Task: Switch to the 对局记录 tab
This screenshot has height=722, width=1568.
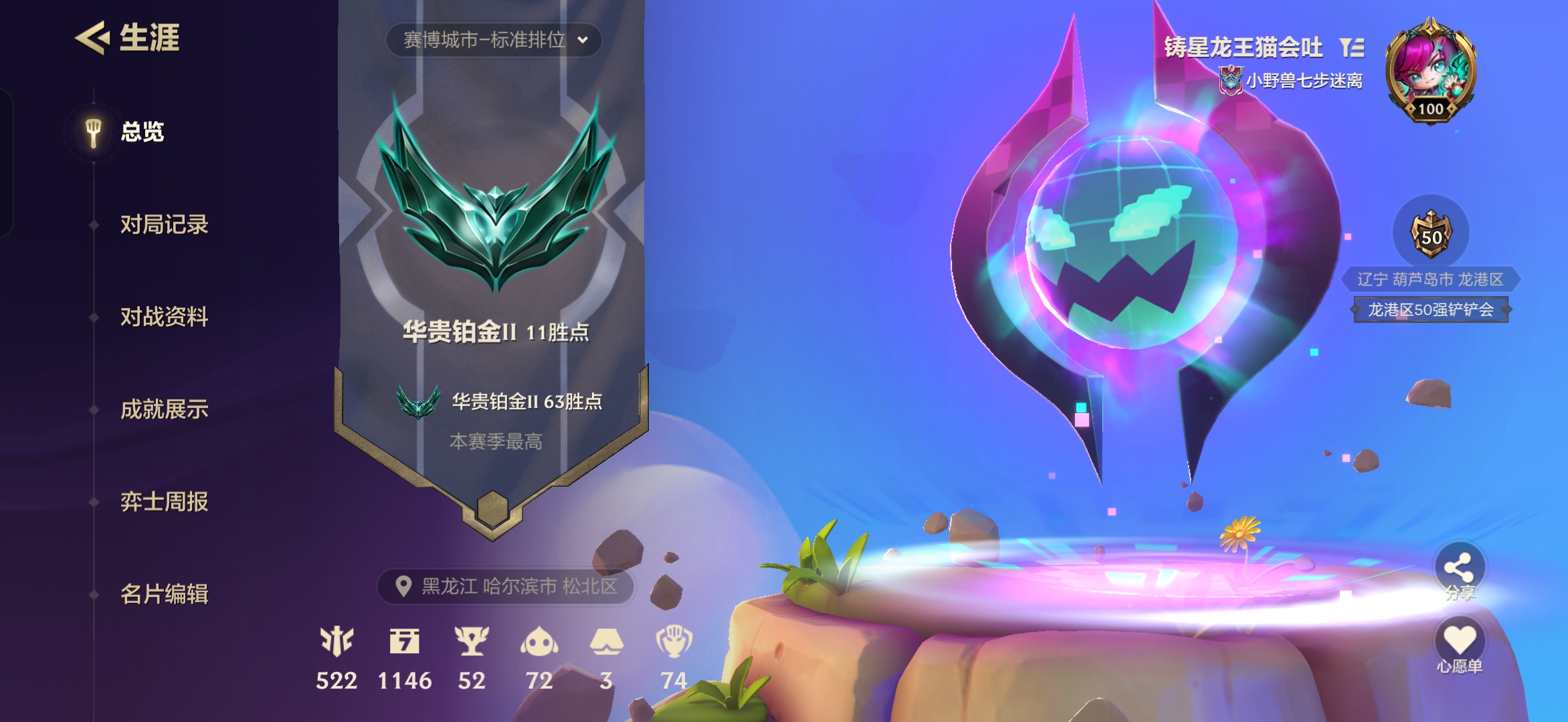Action: 164,225
